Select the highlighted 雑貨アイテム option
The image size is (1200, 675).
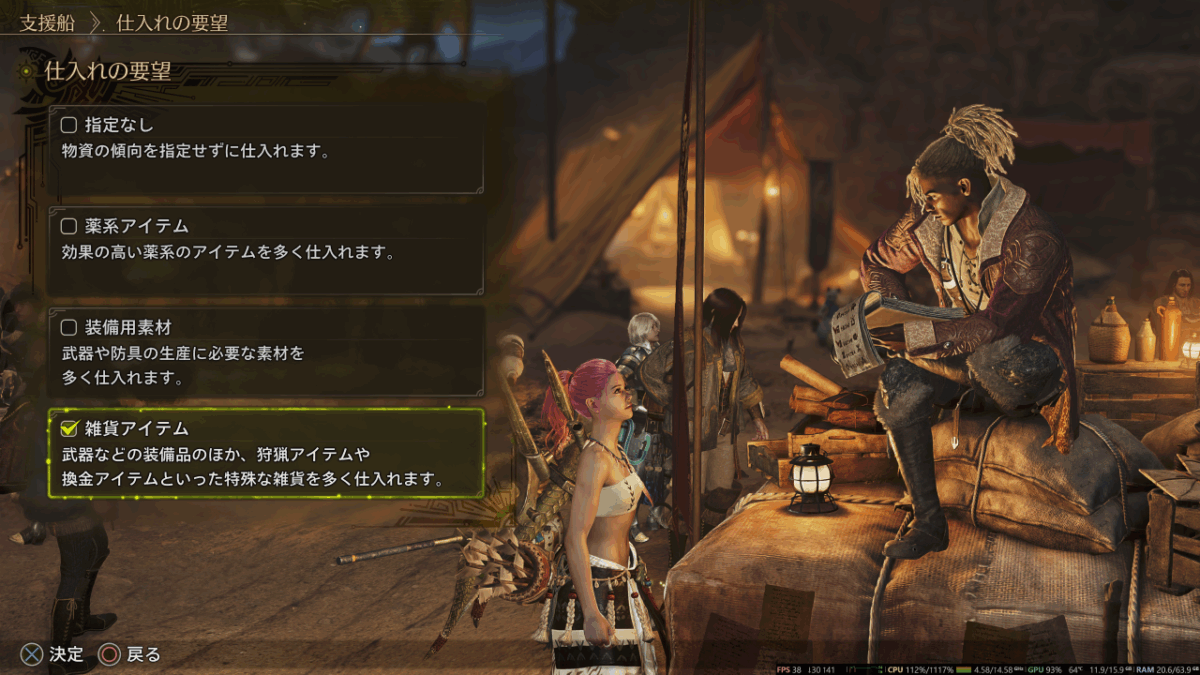tap(266, 453)
